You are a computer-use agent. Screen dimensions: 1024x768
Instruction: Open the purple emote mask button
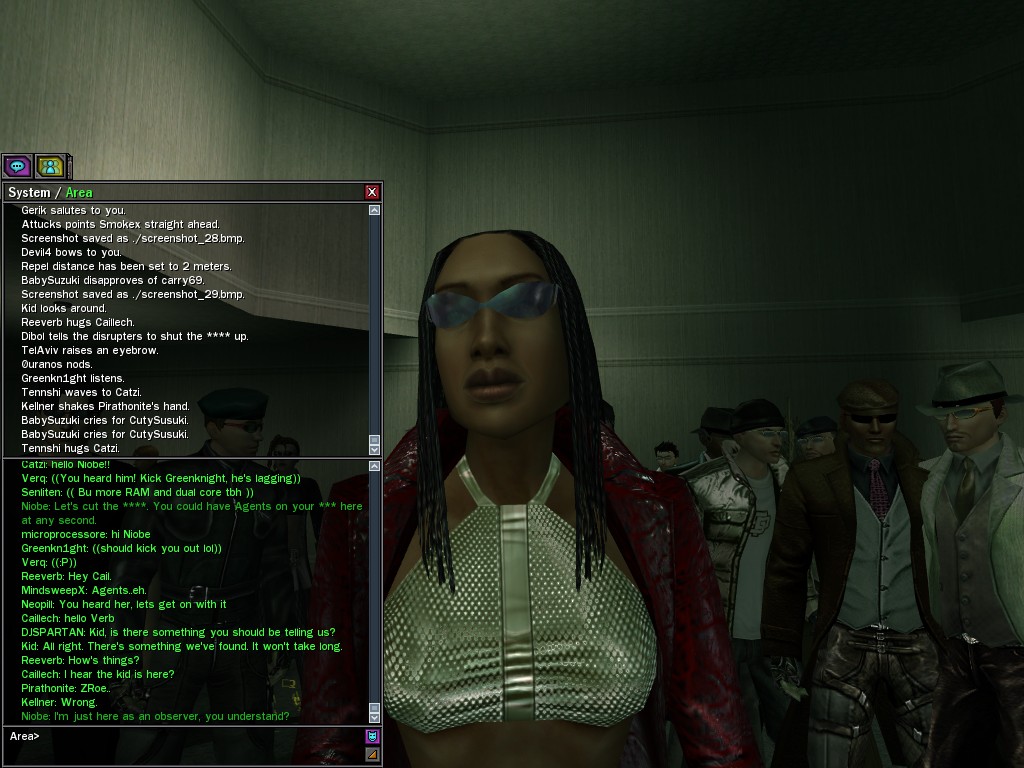pos(372,737)
